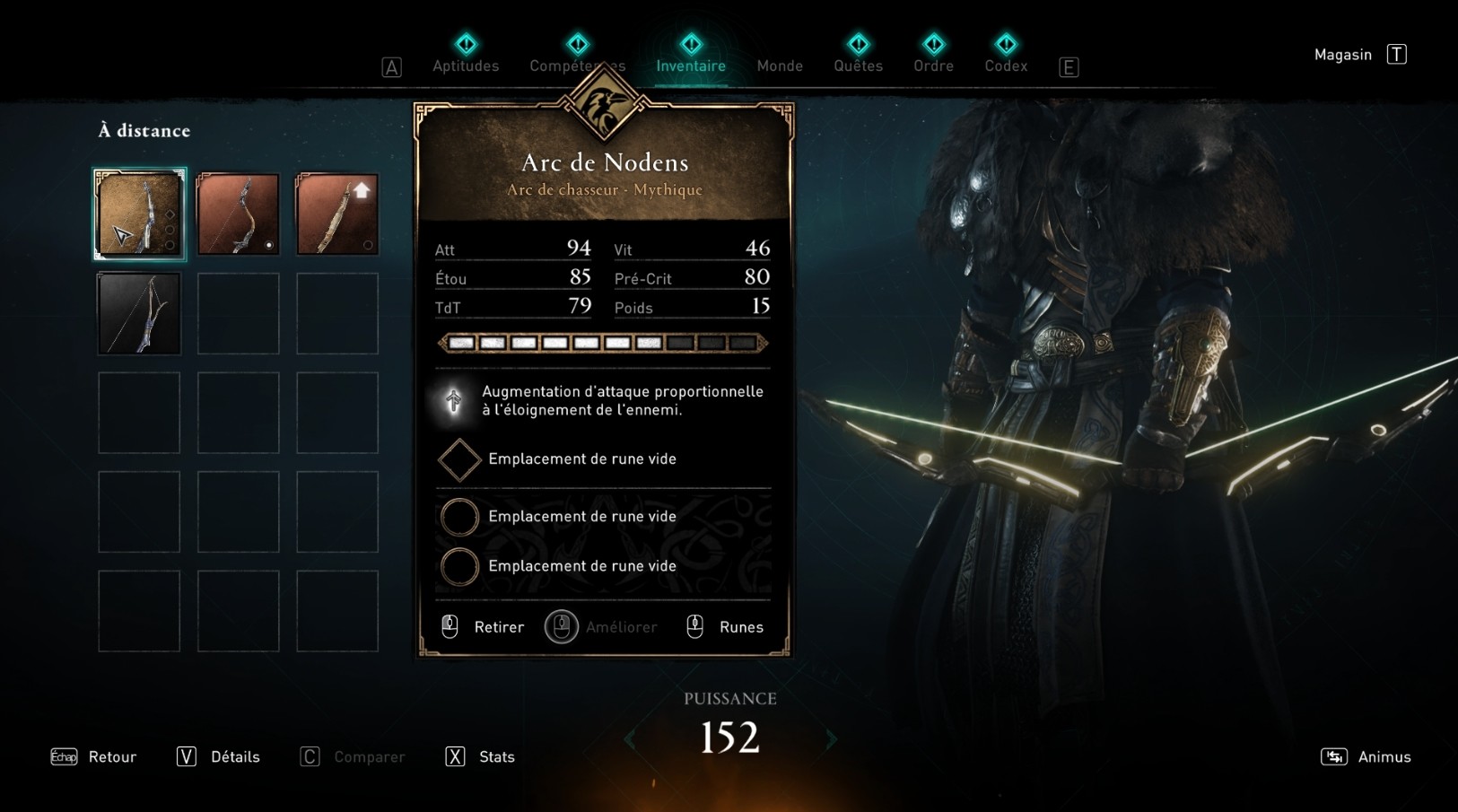Viewport: 1458px width, 812px height.
Task: Select the dark grey bow slot
Action: click(139, 314)
